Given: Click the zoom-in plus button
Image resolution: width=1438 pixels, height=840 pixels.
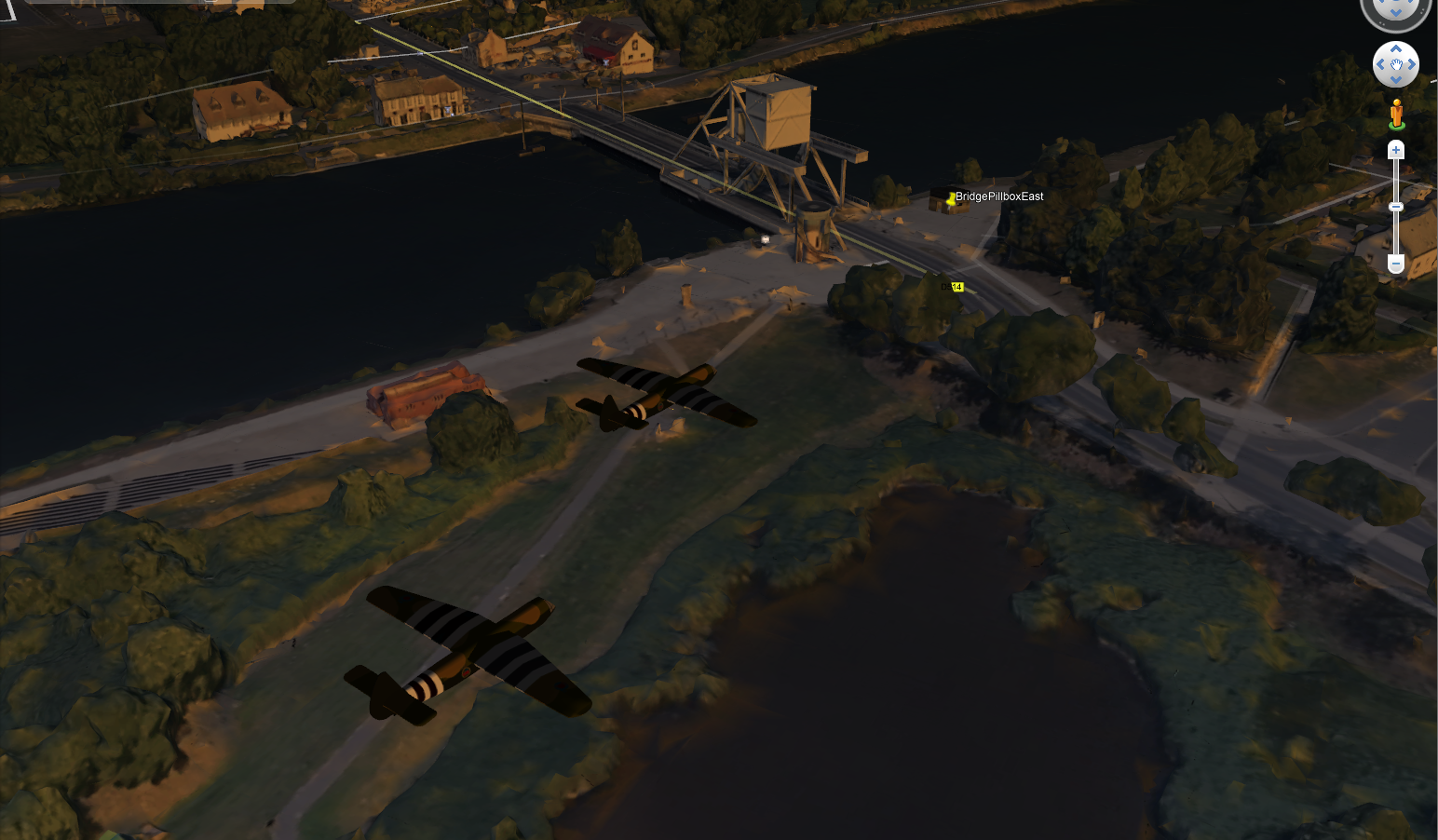Looking at the screenshot, I should (1395, 150).
